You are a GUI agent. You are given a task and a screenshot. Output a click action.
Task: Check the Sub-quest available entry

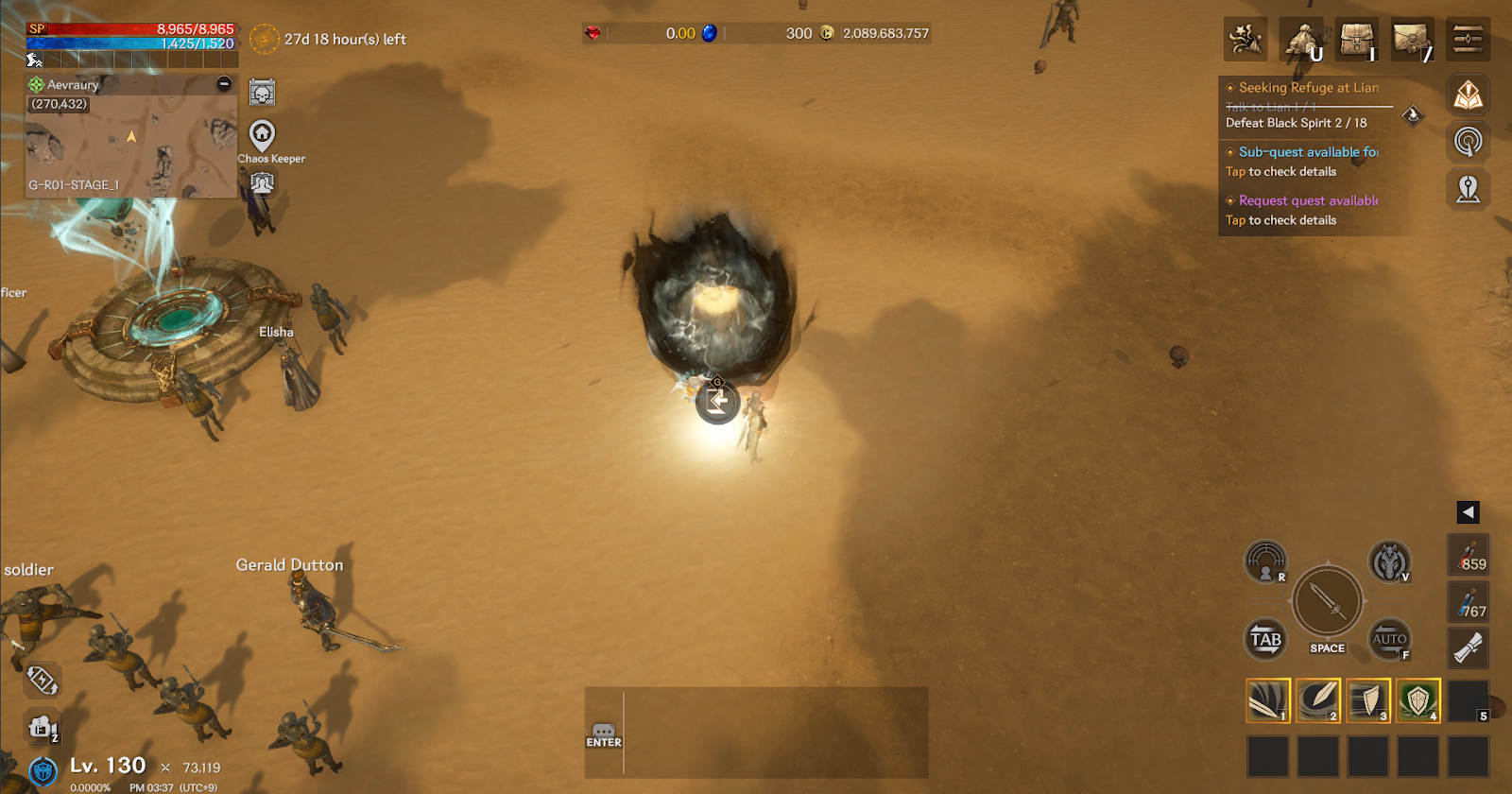tap(1308, 152)
